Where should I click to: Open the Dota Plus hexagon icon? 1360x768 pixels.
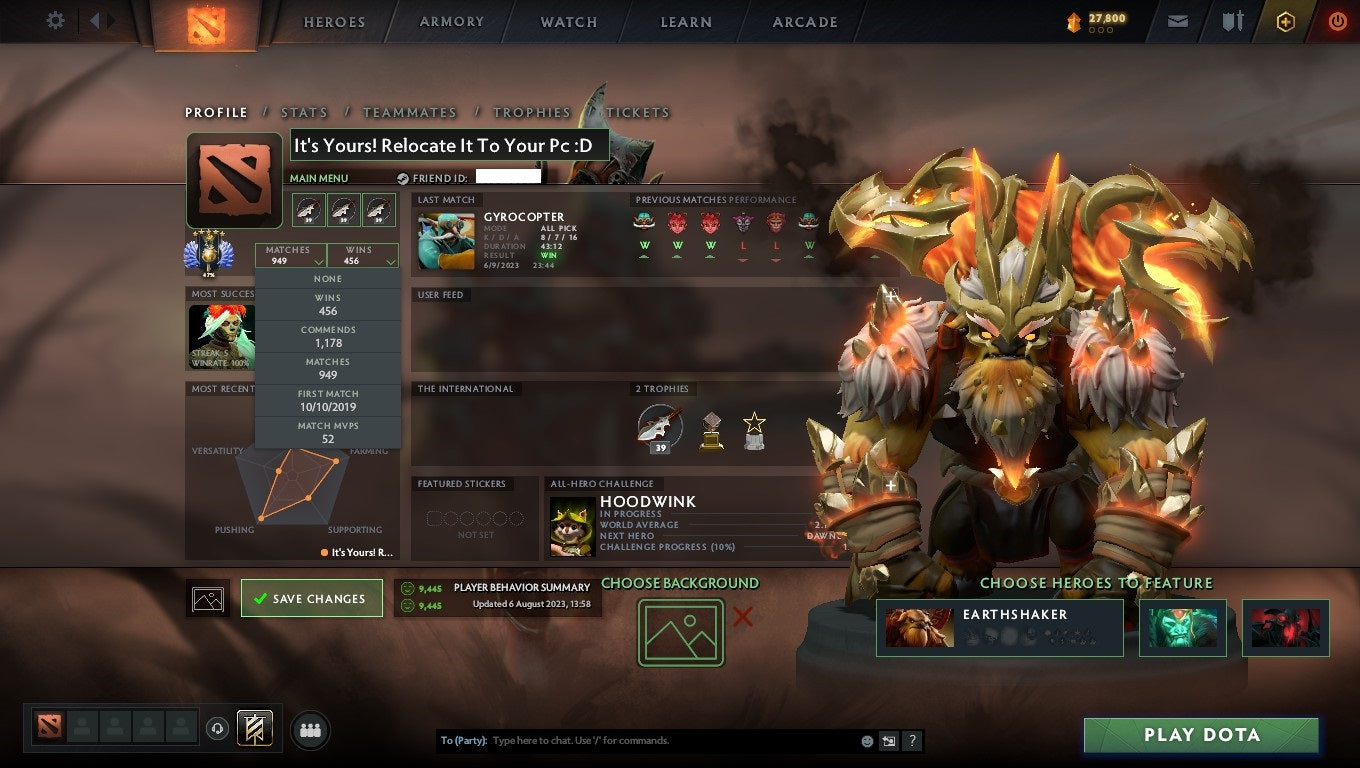[x=1286, y=21]
